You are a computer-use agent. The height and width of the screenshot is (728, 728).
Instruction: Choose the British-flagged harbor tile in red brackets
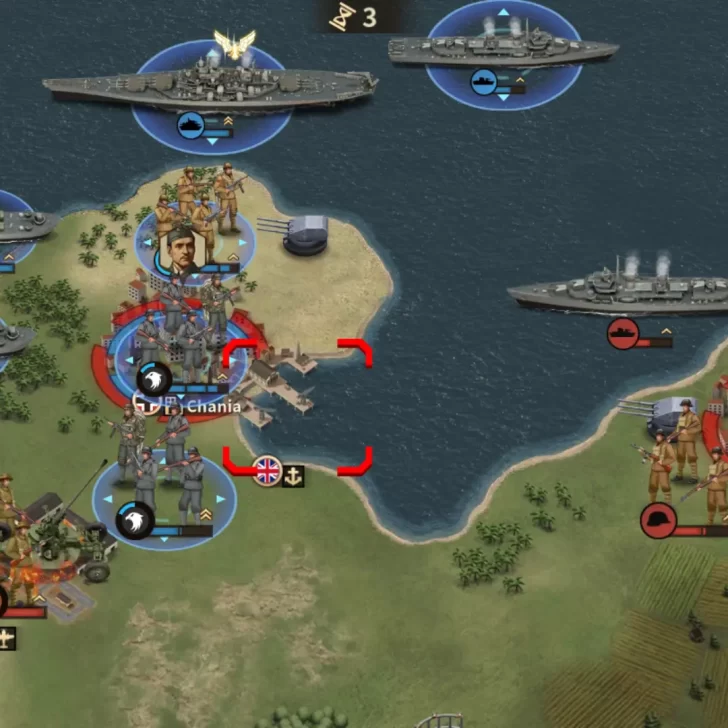296,405
